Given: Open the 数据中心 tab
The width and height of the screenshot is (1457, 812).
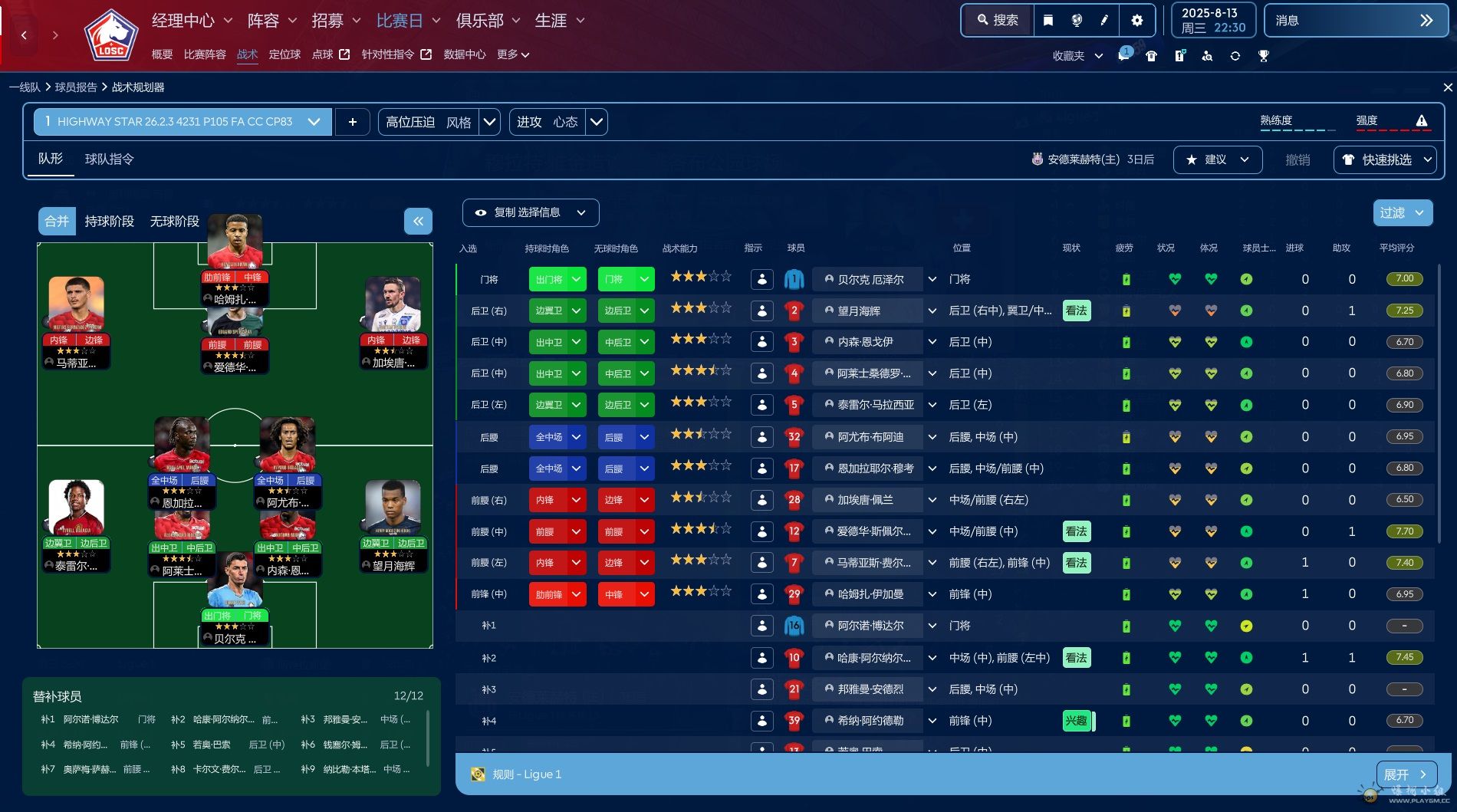Looking at the screenshot, I should [x=464, y=54].
